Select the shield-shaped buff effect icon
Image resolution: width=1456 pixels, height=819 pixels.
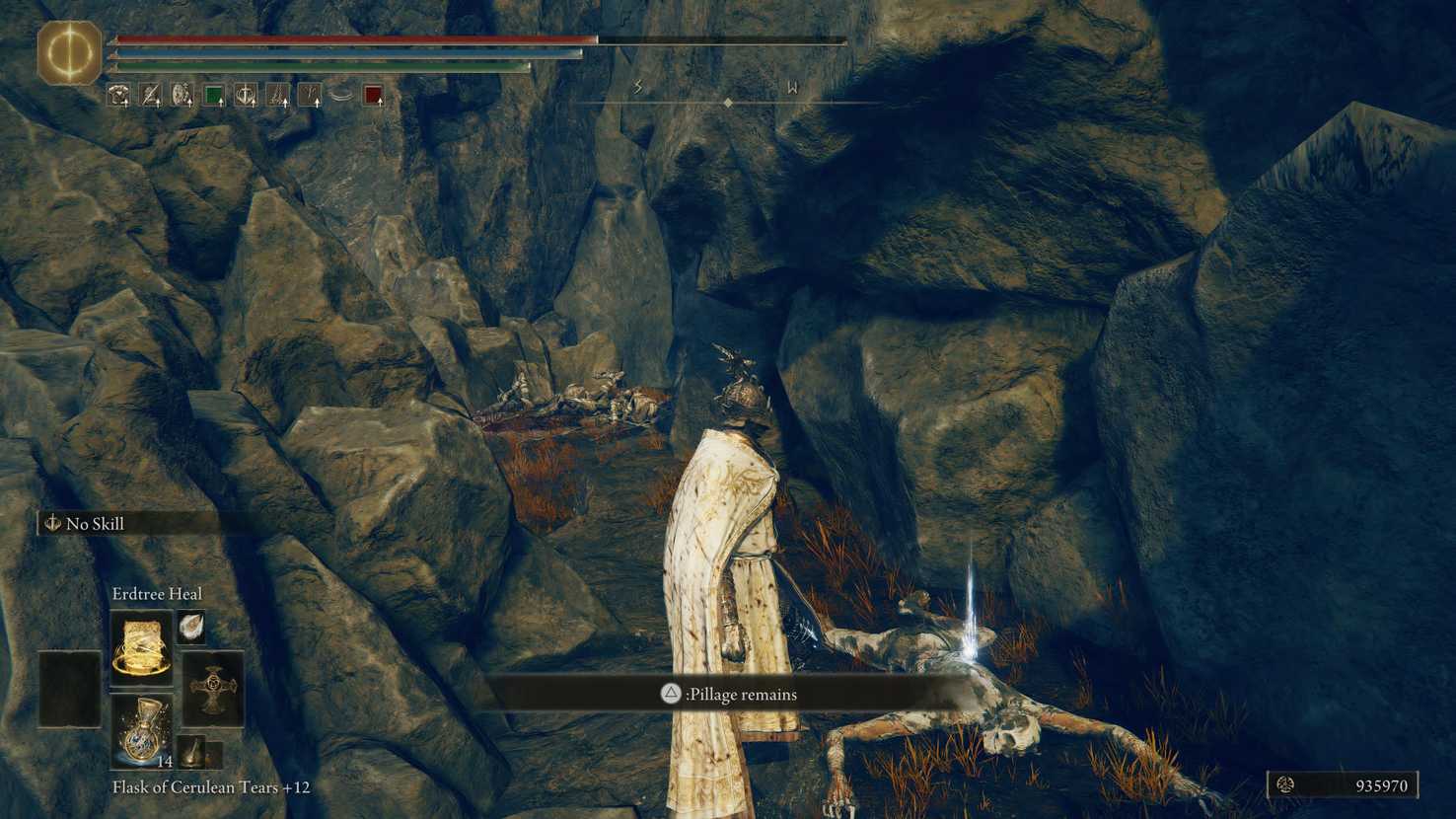181,92
